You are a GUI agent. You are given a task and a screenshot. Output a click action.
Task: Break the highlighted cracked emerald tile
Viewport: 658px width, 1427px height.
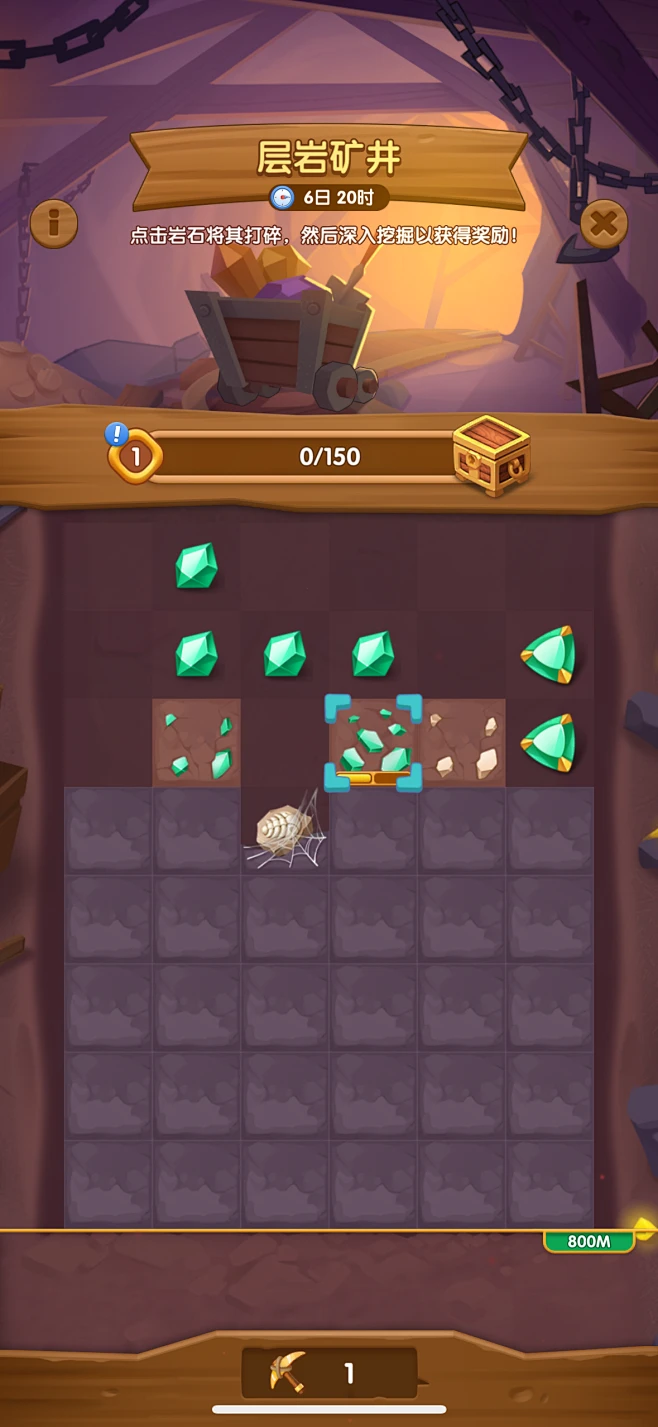coord(374,742)
